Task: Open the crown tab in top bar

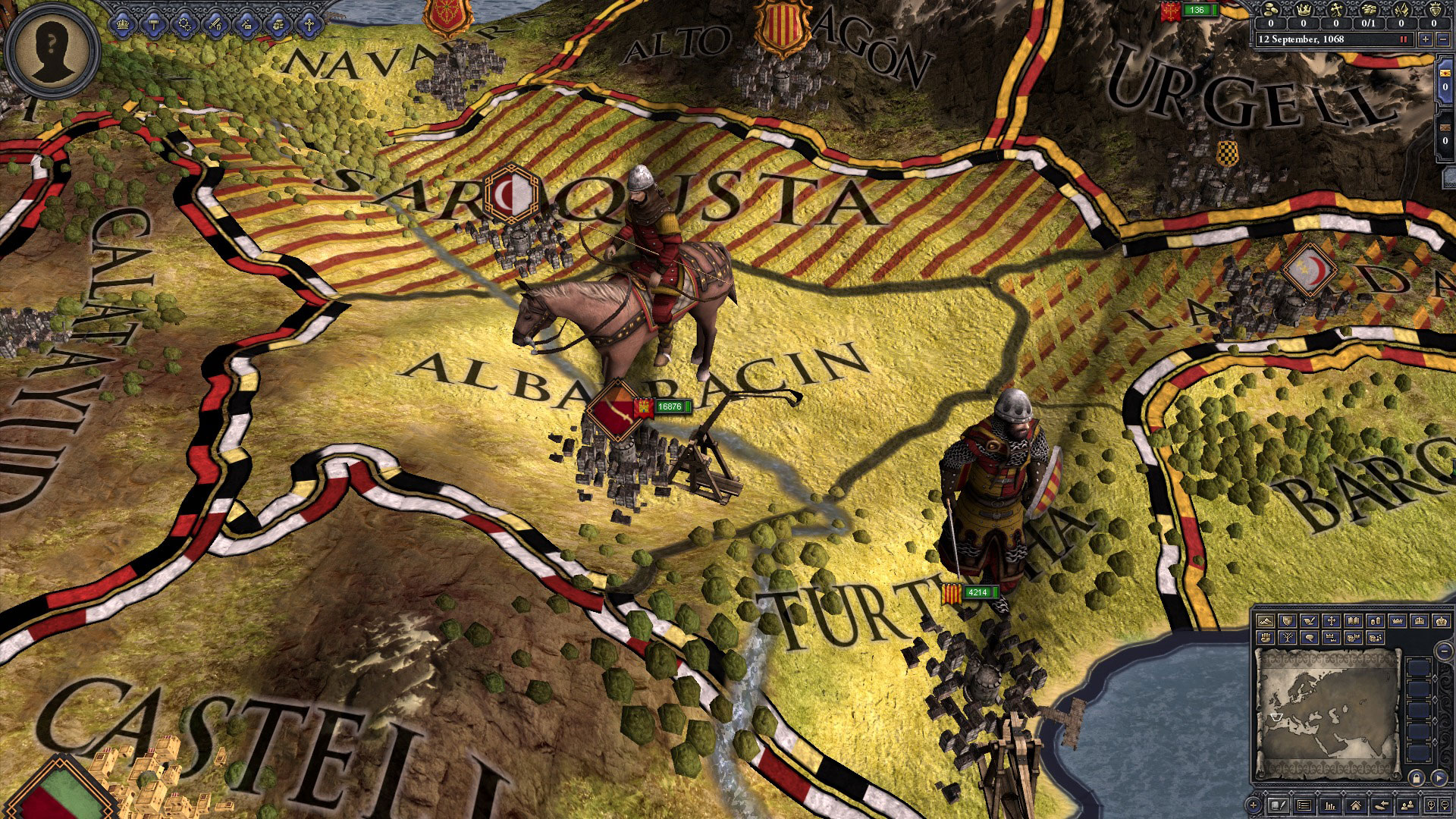Action: coord(123,25)
